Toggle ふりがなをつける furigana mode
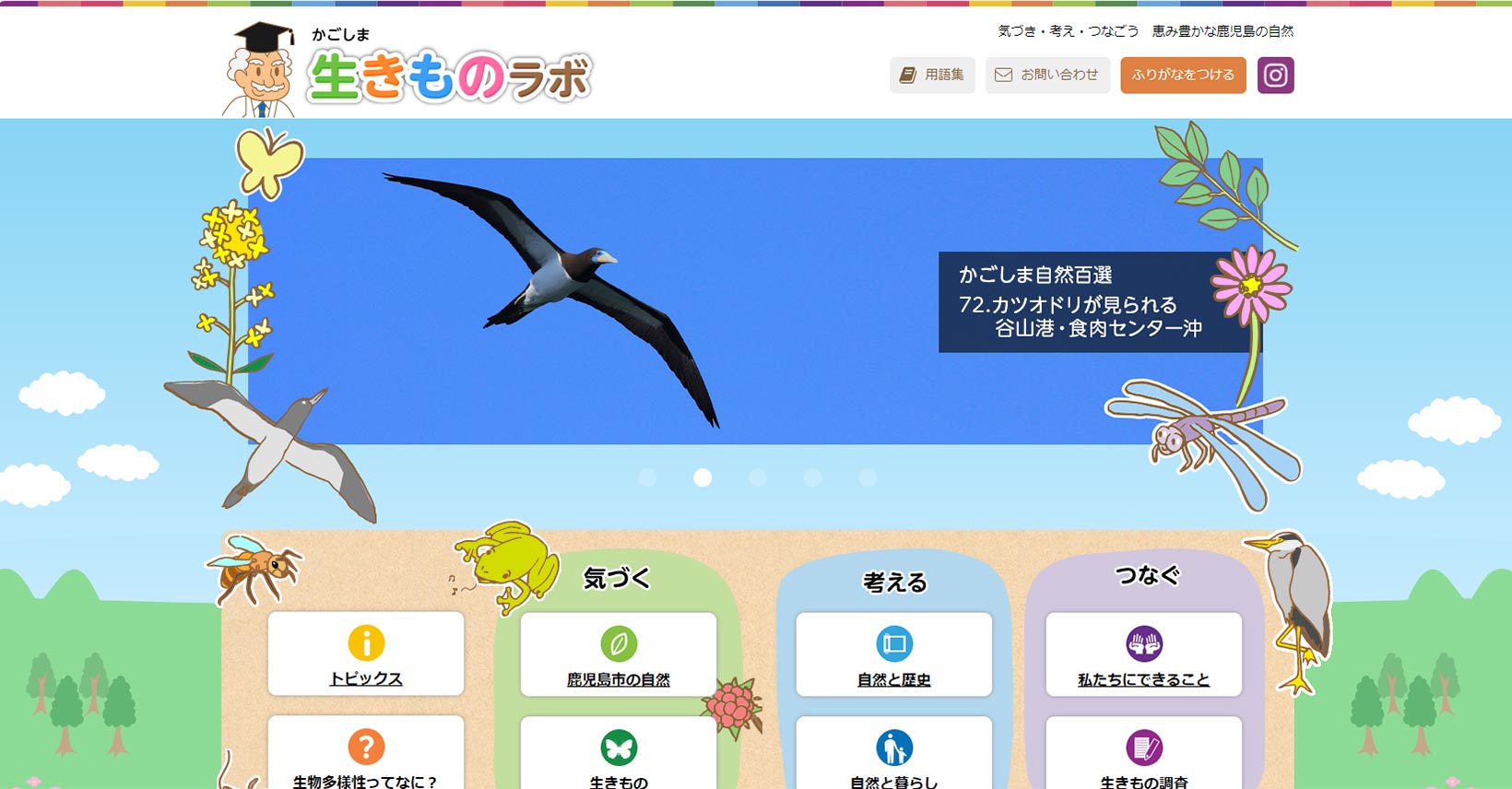Screen dimensions: 1512x789 pyautogui.click(x=1183, y=75)
